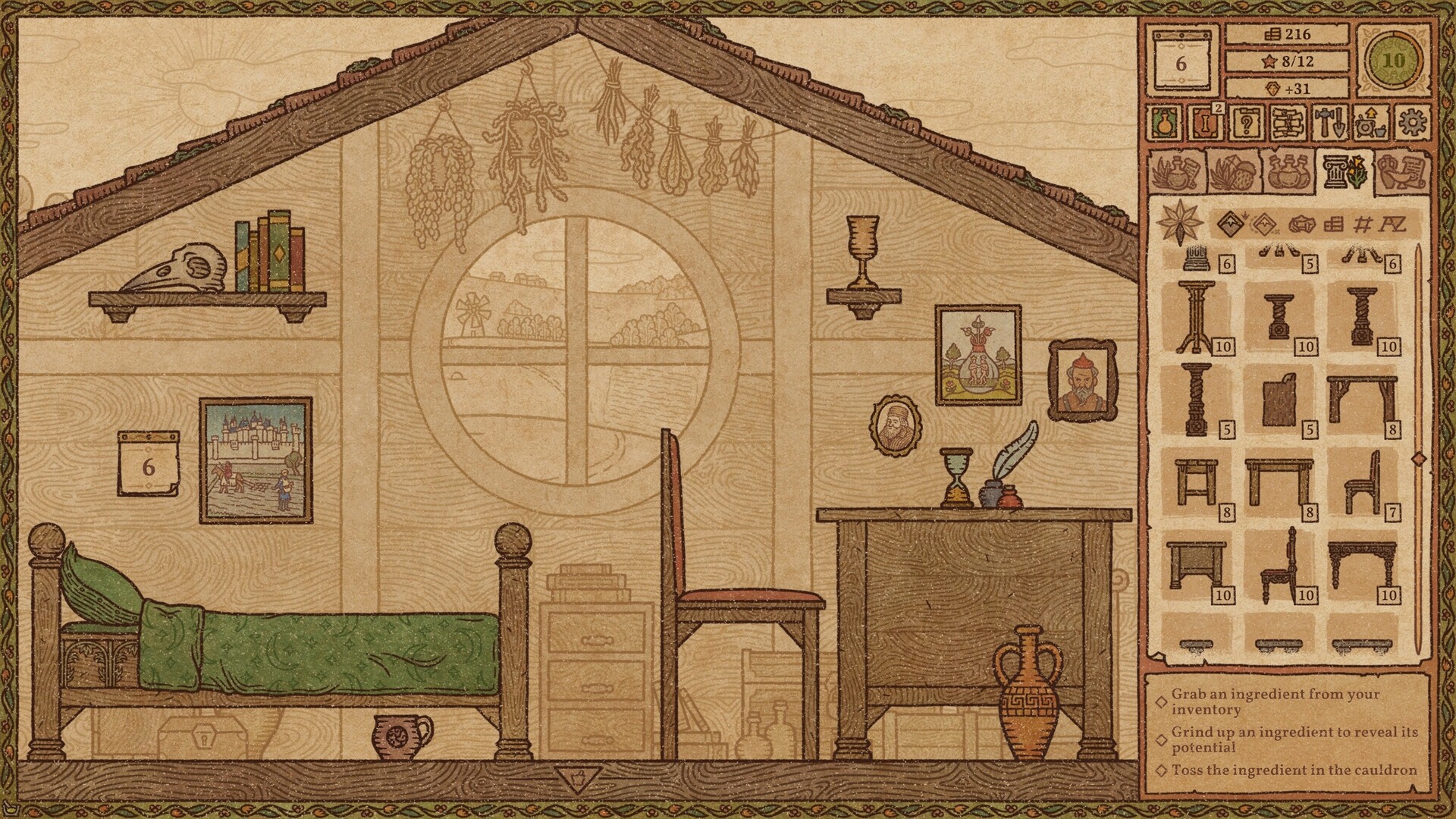The height and width of the screenshot is (819, 1456).
Task: Open the inventory with the bone icon
Action: coord(1207,123)
